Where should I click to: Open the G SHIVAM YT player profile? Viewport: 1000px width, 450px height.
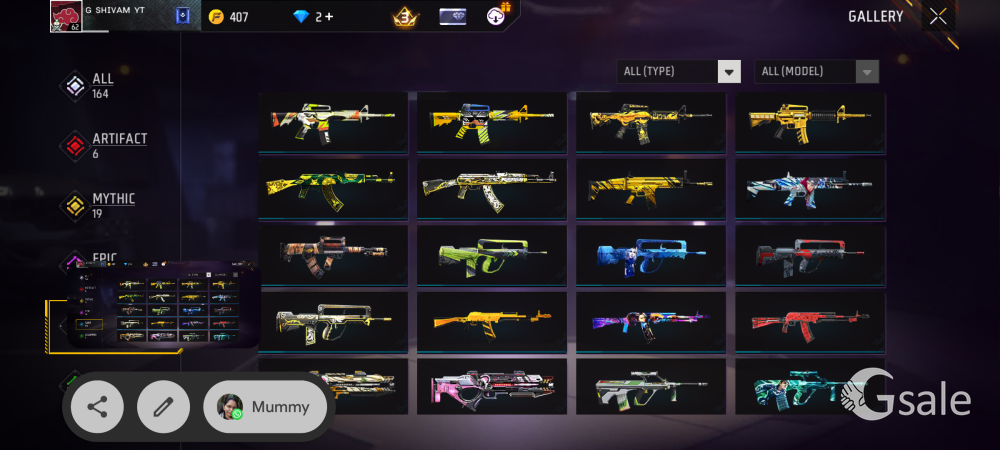[66, 16]
